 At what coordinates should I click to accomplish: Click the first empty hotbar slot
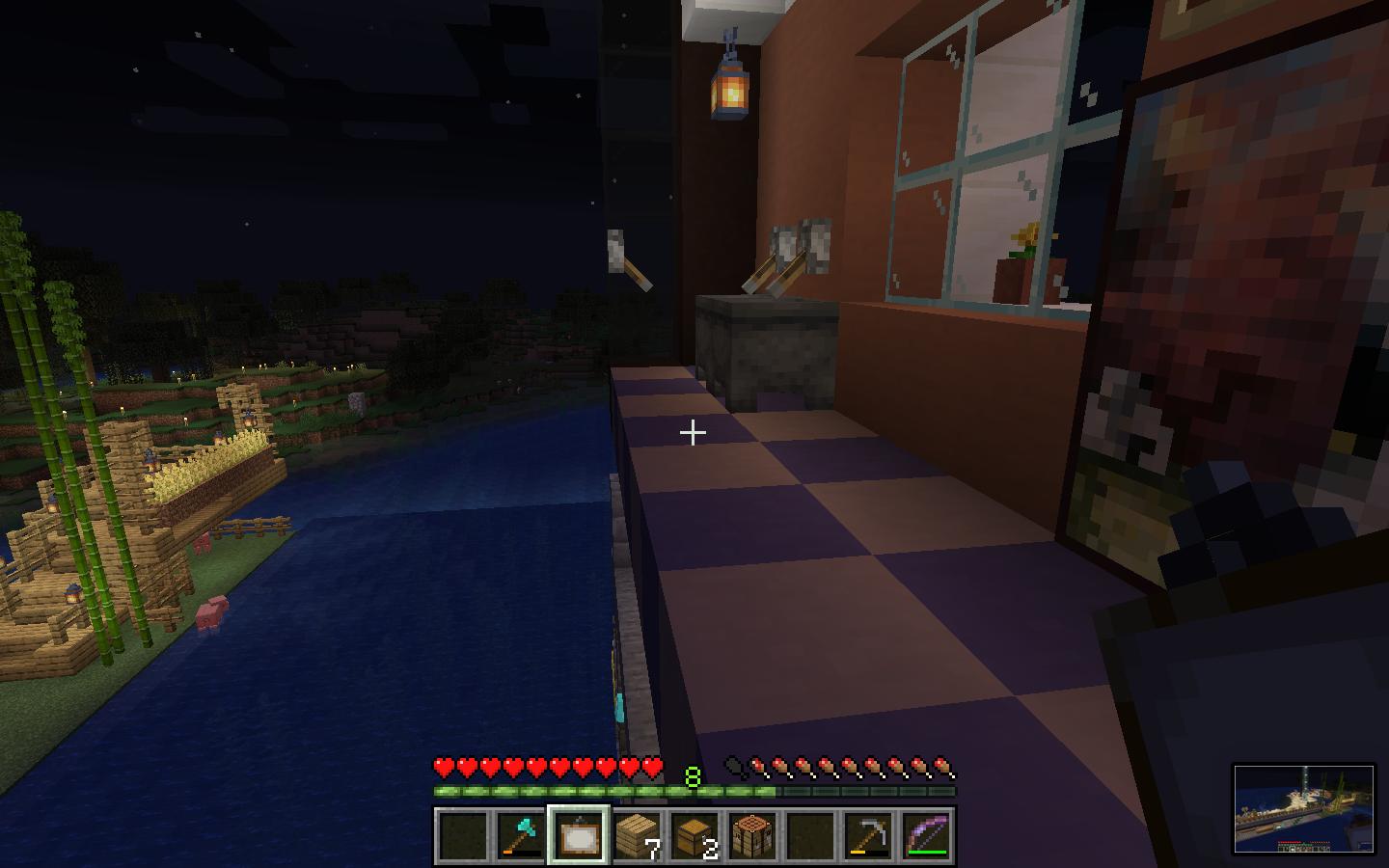(x=464, y=835)
